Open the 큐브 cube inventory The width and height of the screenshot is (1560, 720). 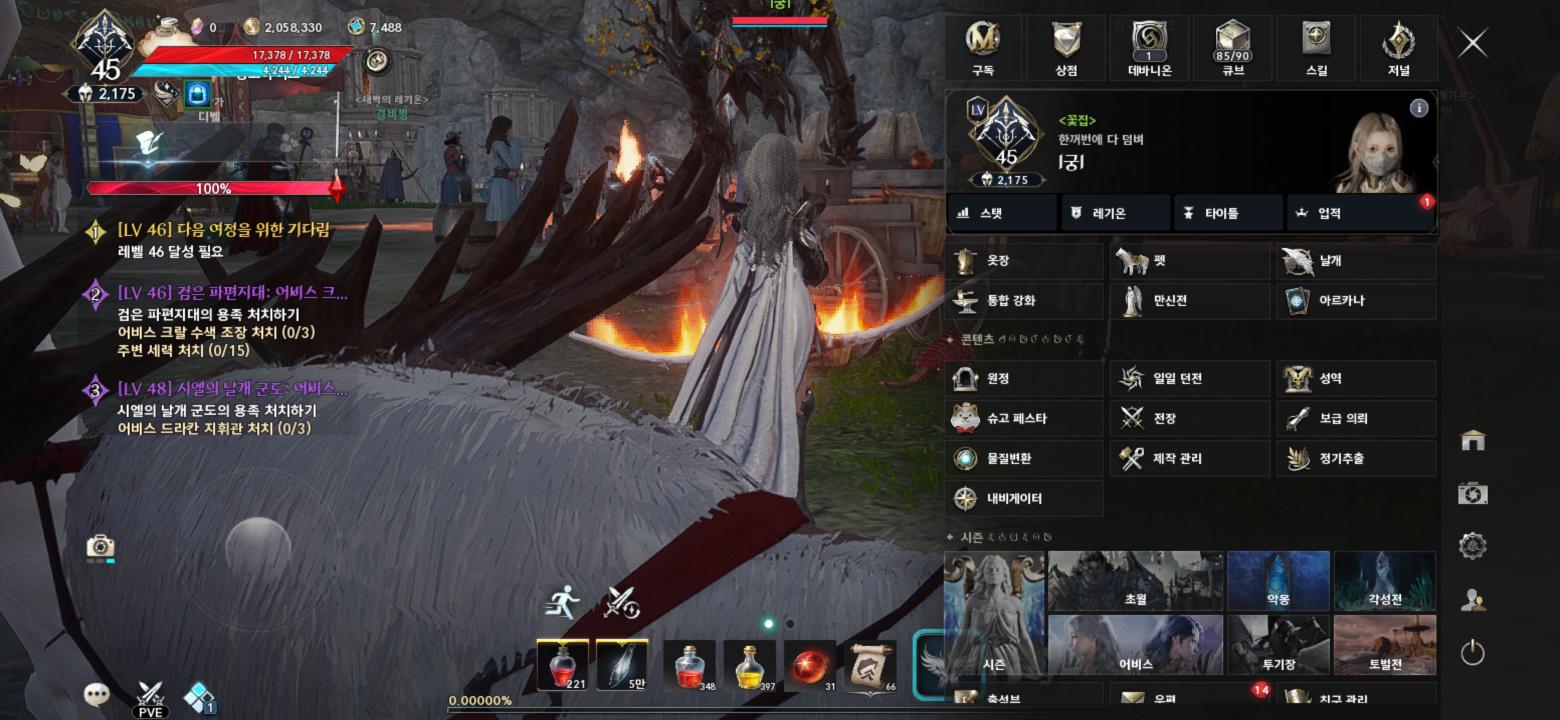[1230, 48]
